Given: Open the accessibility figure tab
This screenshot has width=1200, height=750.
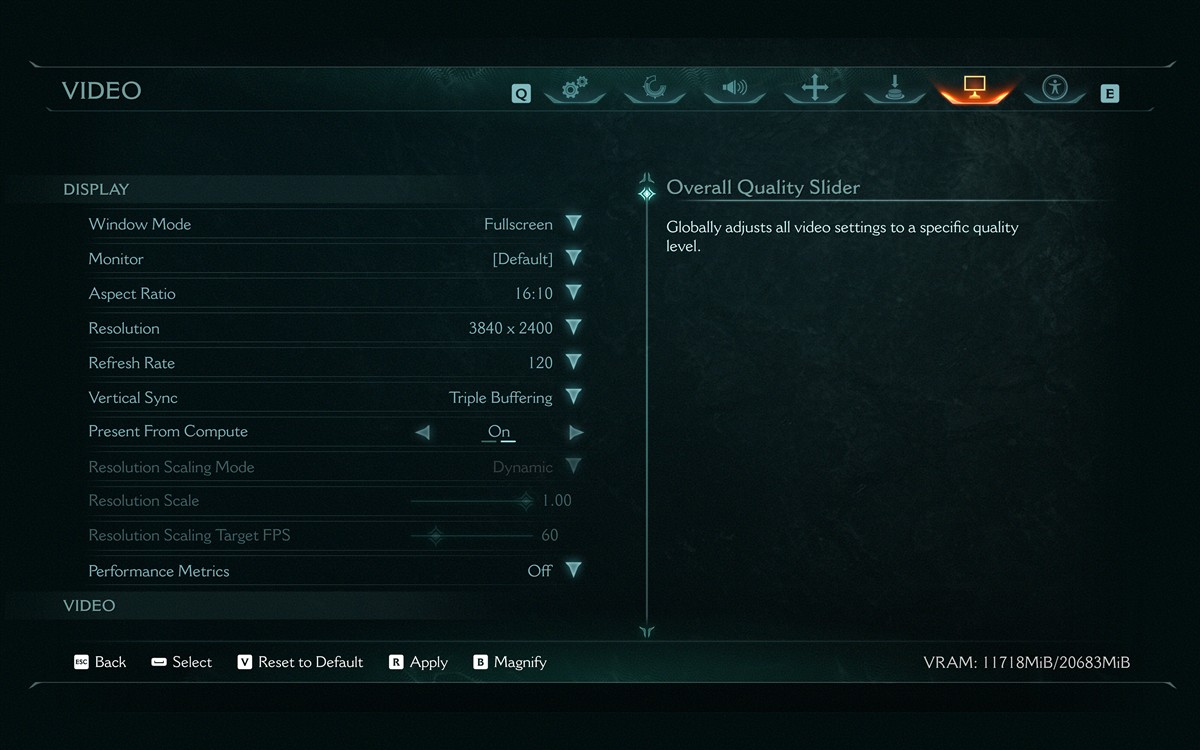Looking at the screenshot, I should 1055,88.
